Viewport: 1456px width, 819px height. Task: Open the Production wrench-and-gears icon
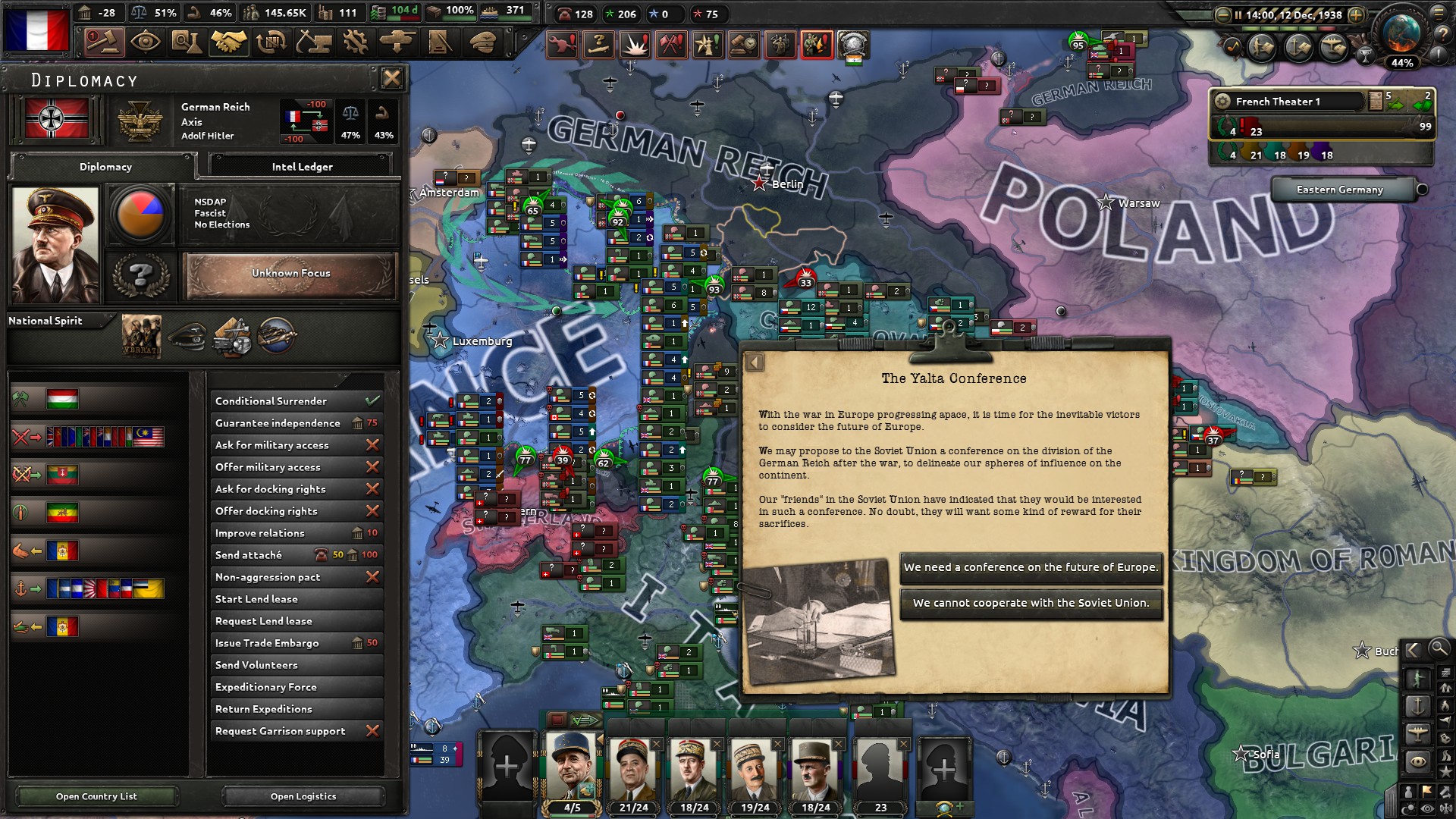tap(353, 42)
